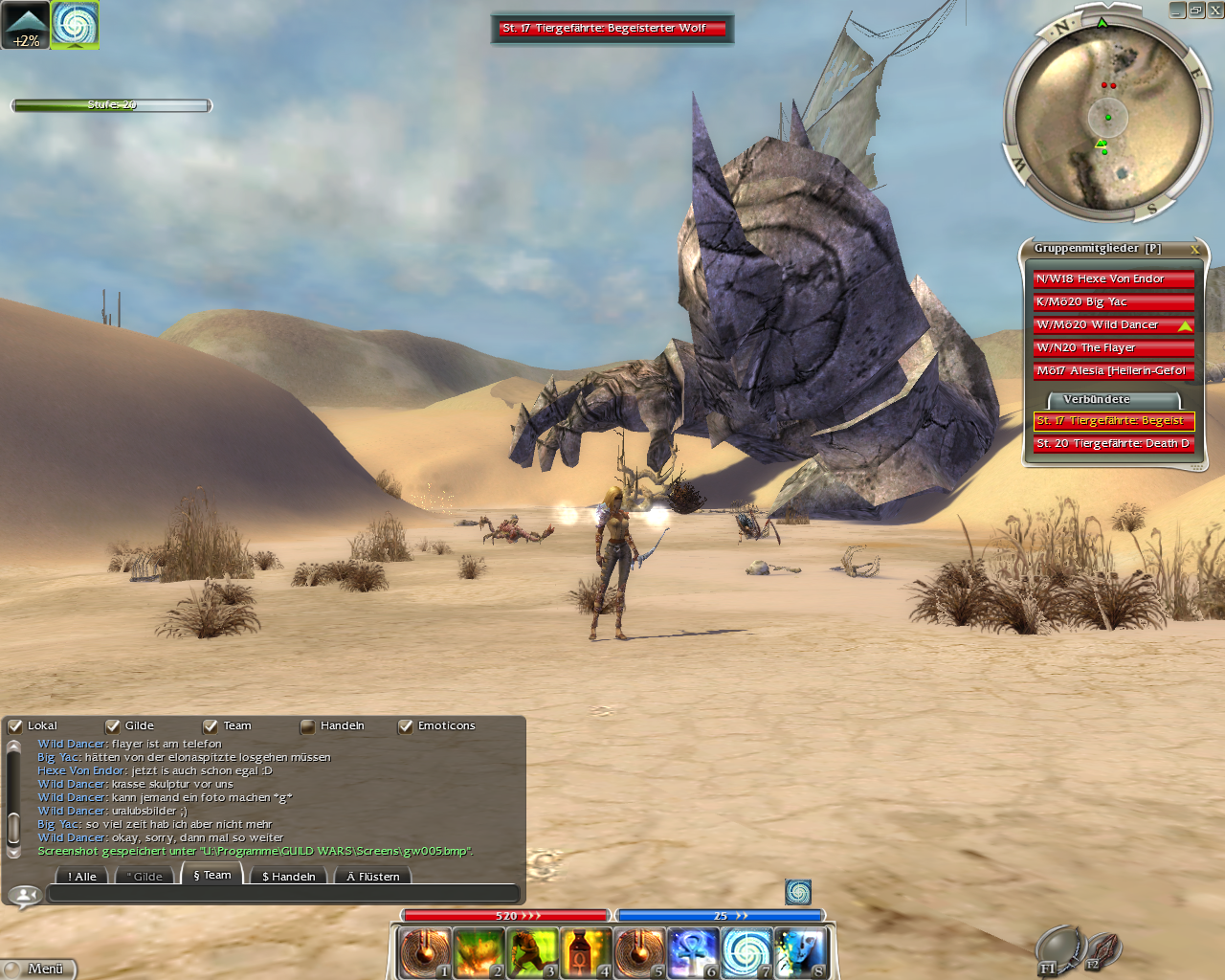The image size is (1225, 980).
Task: Select the Team chat channel tab
Action: (212, 875)
